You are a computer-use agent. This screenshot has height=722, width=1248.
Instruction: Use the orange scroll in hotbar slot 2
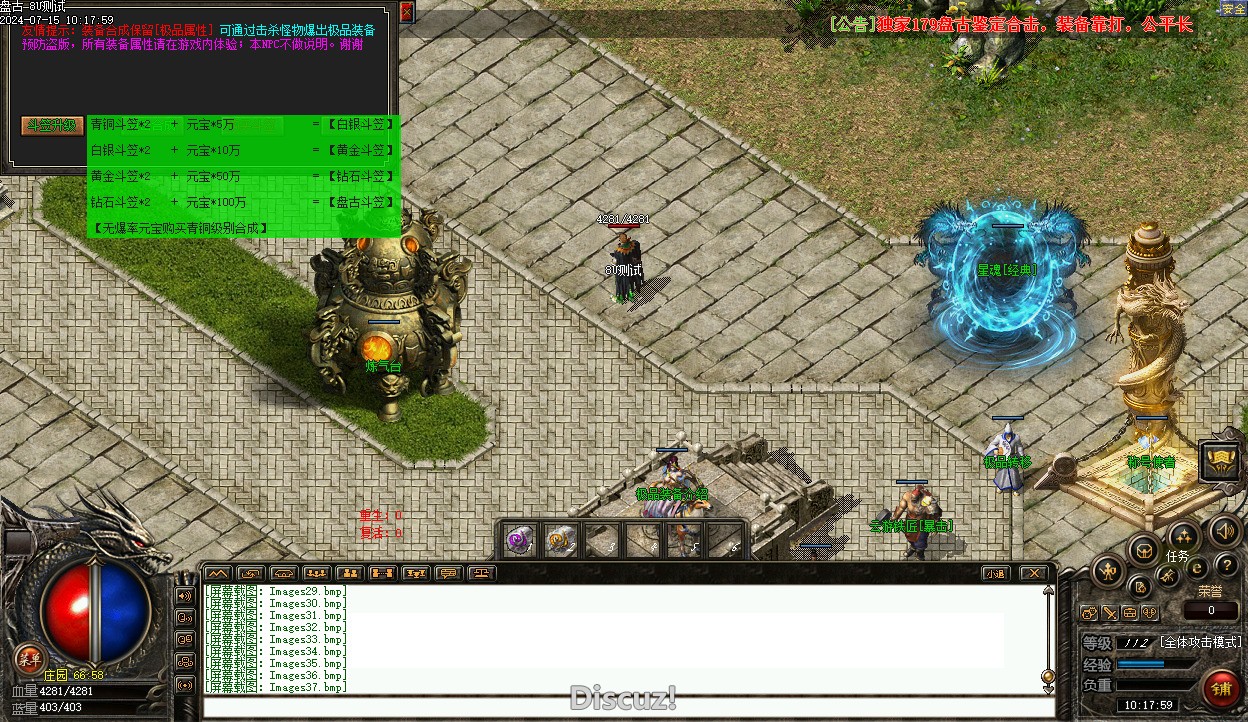point(561,541)
